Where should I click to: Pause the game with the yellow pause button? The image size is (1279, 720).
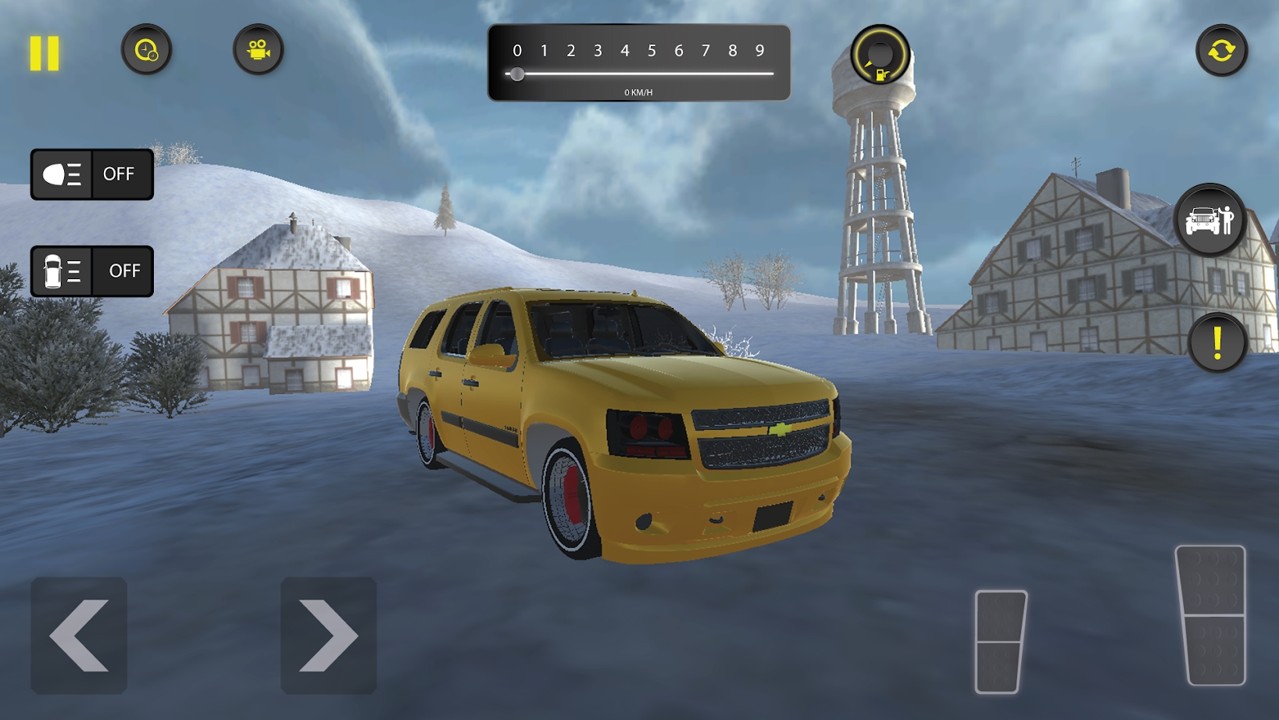click(44, 53)
